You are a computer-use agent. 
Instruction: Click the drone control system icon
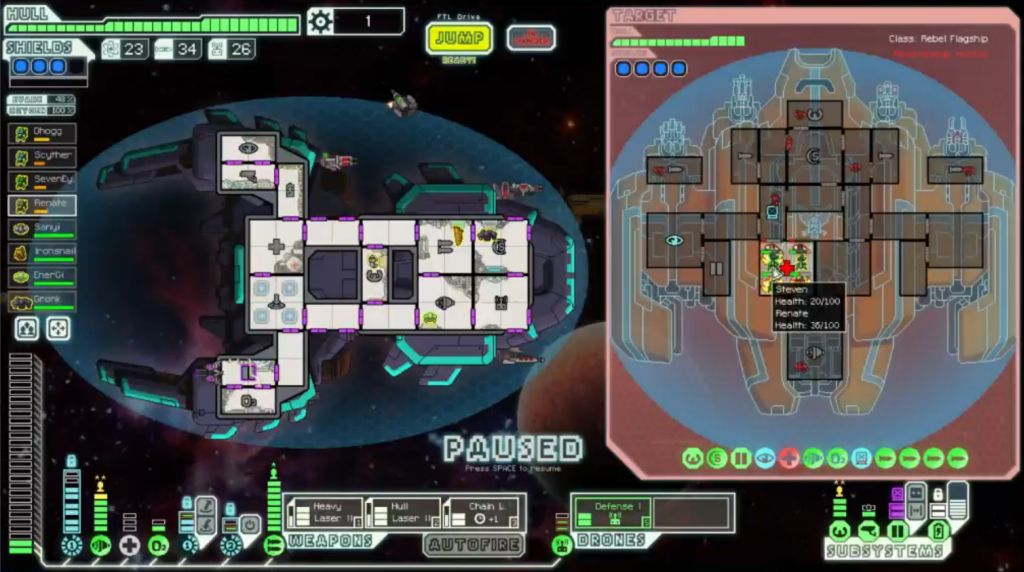tap(563, 545)
